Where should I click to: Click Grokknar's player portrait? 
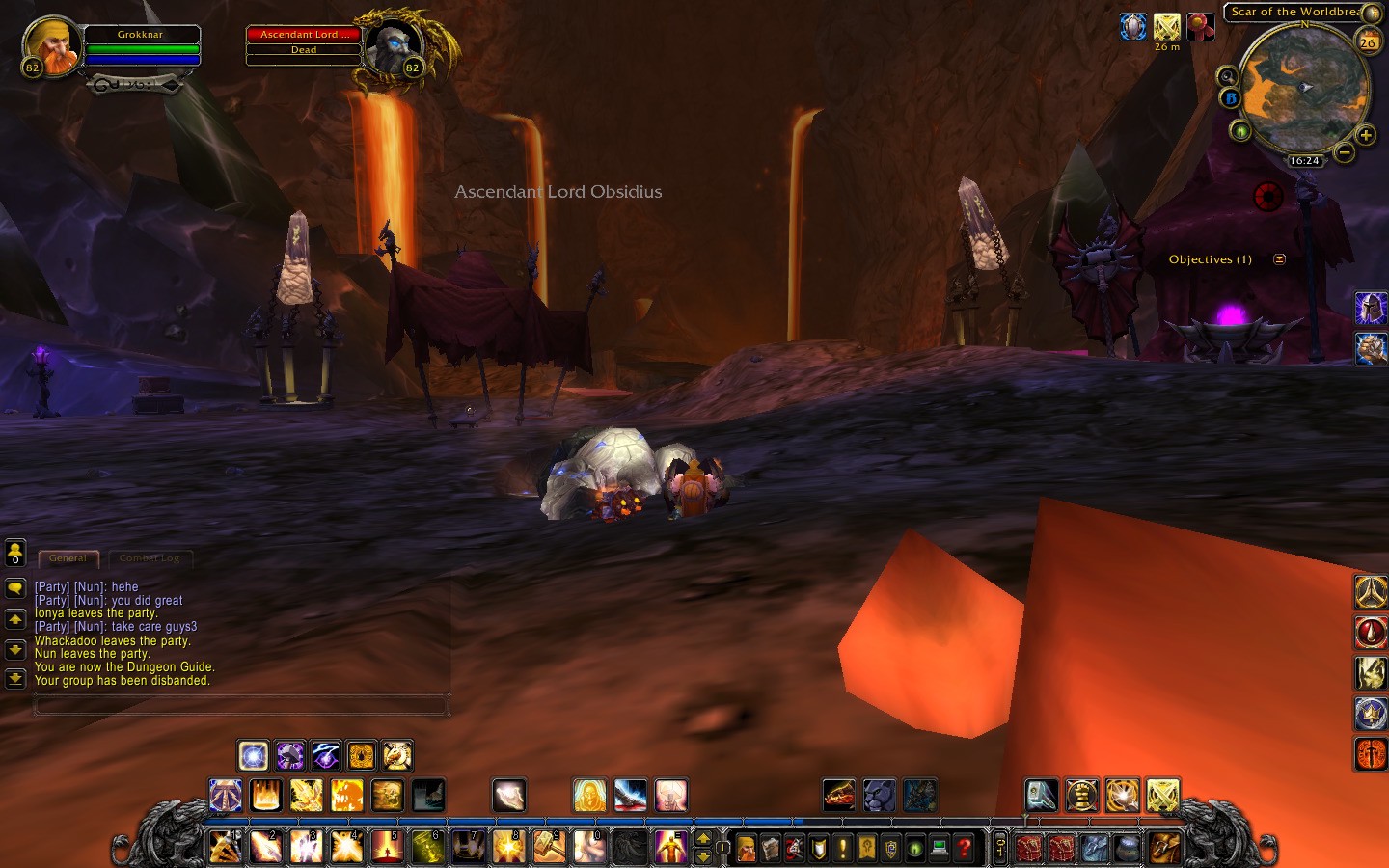pos(52,45)
